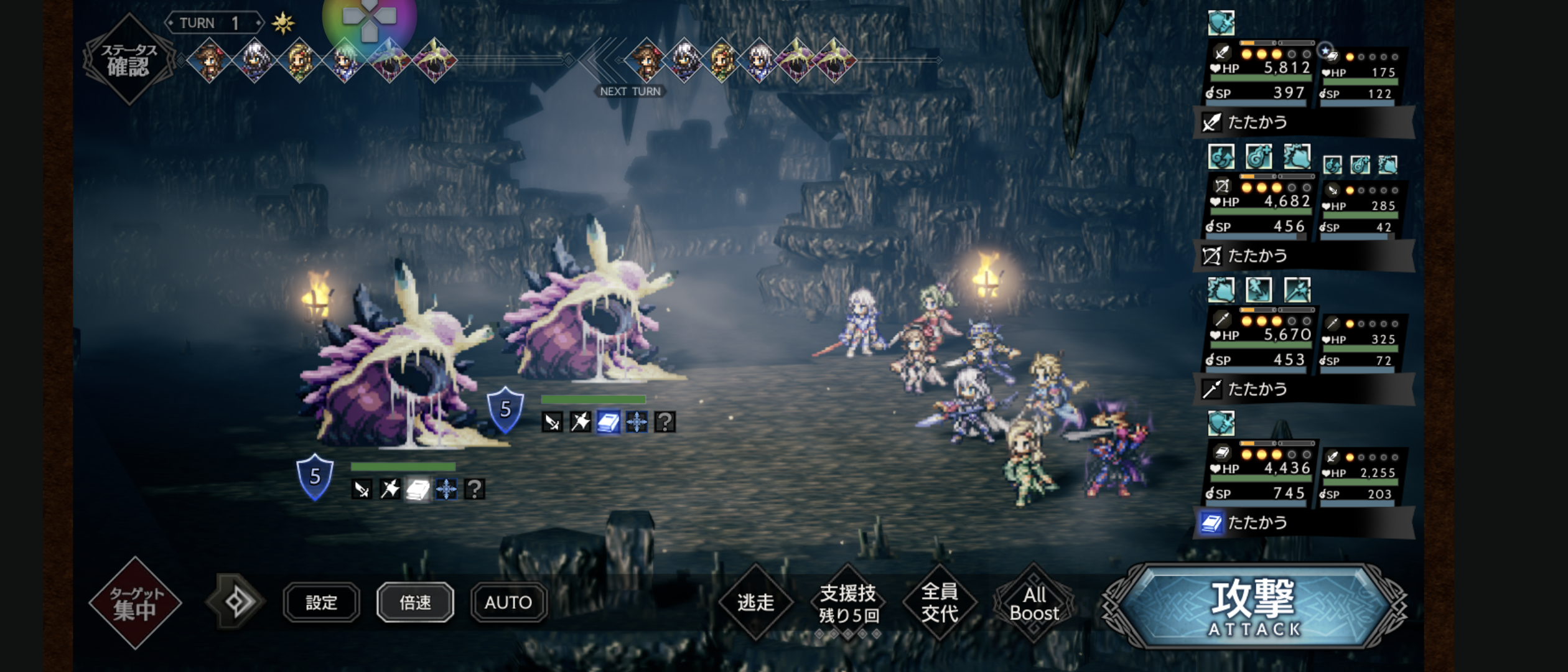Tap the highlighted blue tome weakness icon

pyautogui.click(x=608, y=422)
